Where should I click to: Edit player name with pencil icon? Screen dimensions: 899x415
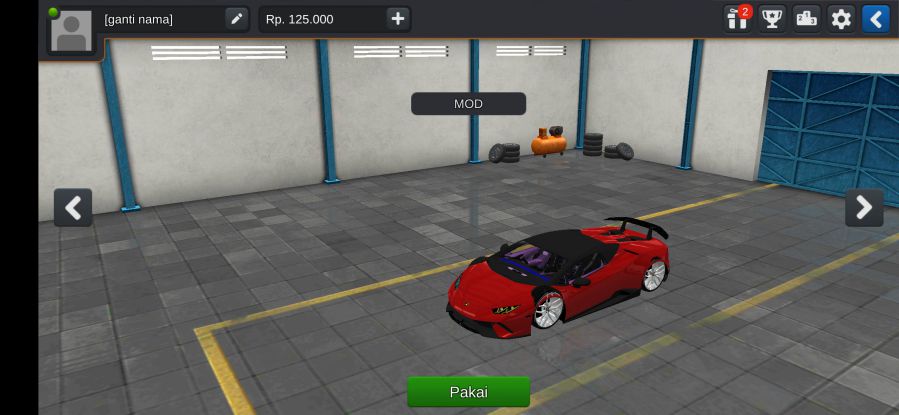236,19
